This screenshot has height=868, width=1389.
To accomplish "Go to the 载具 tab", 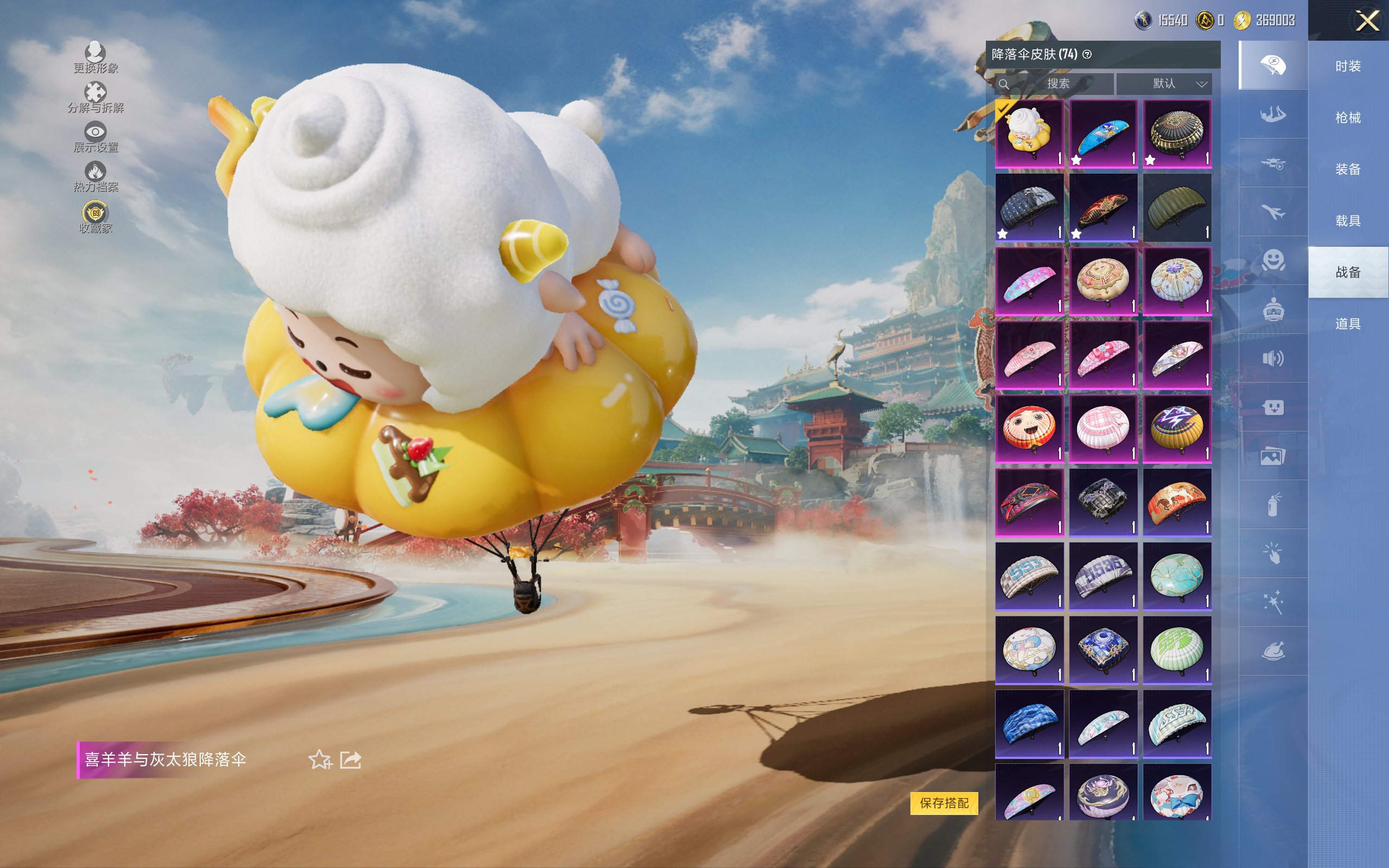I will (x=1347, y=221).
